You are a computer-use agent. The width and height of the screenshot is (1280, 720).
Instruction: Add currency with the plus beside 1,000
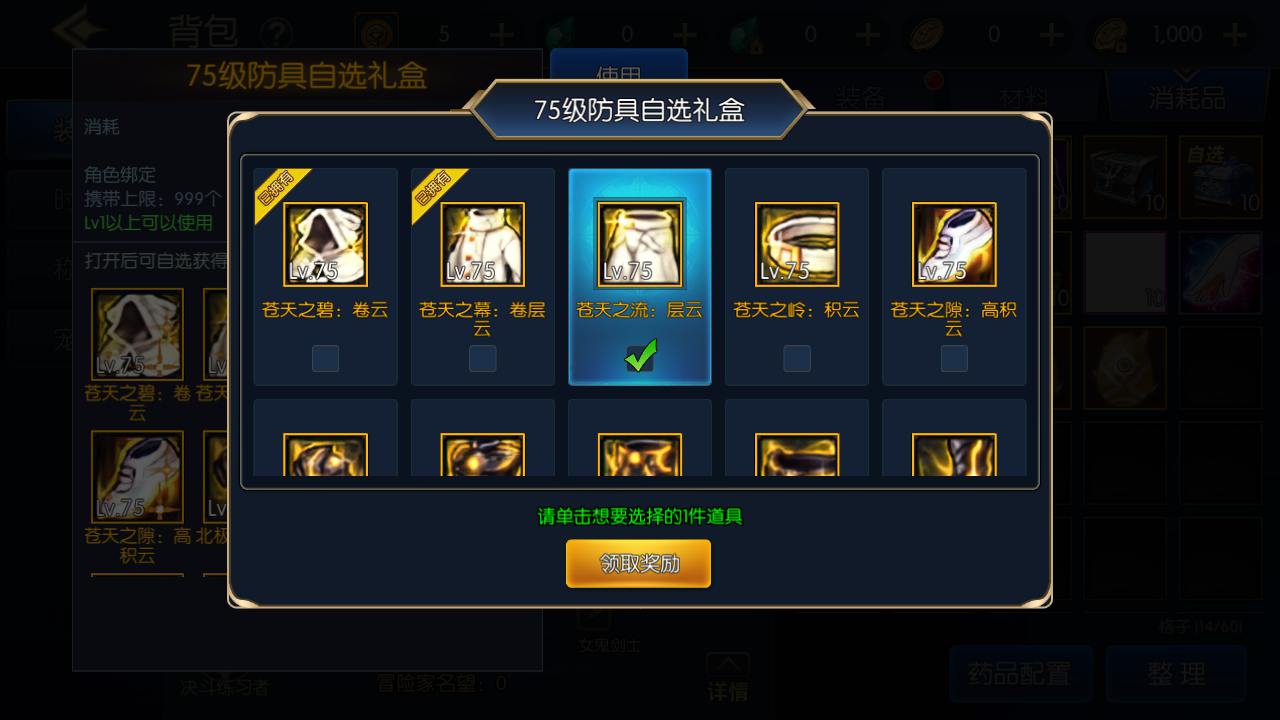click(x=1236, y=35)
